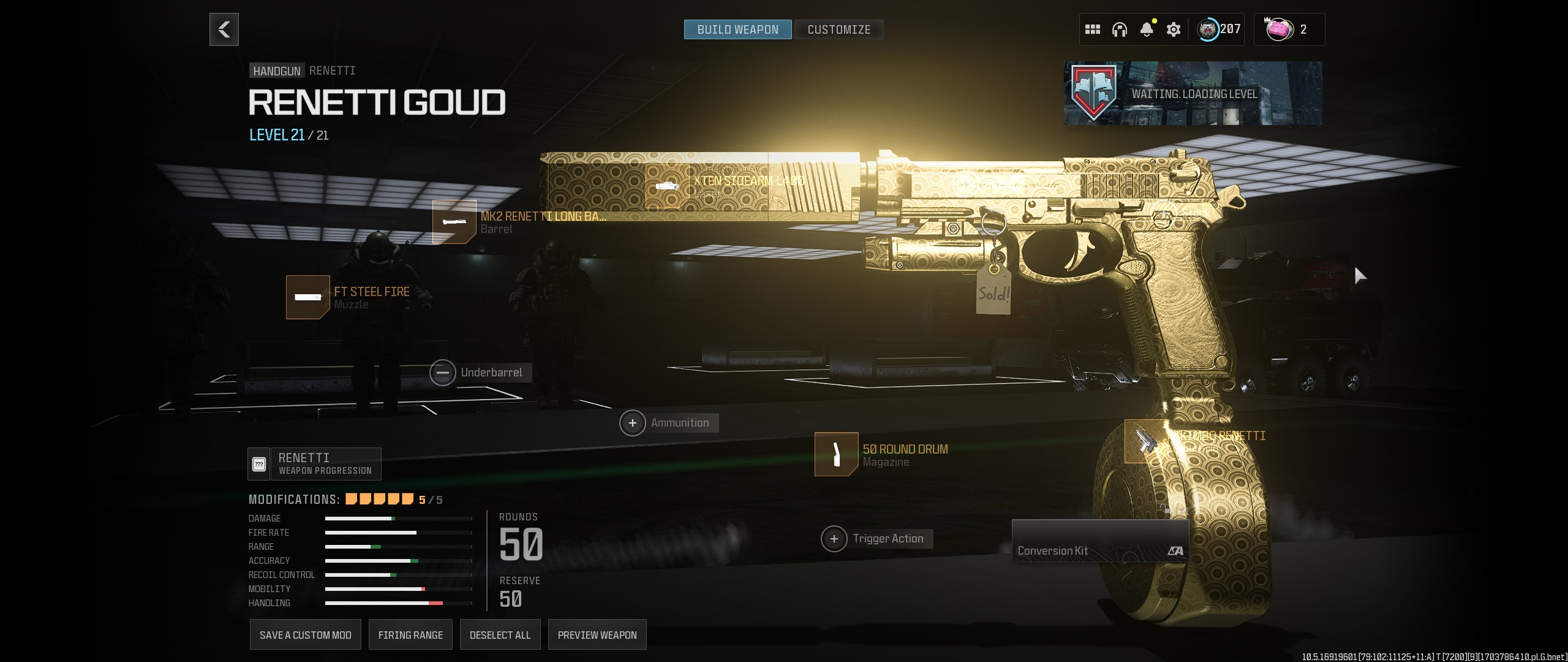
Task: Add a Trigger Action attachment
Action: (x=834, y=539)
